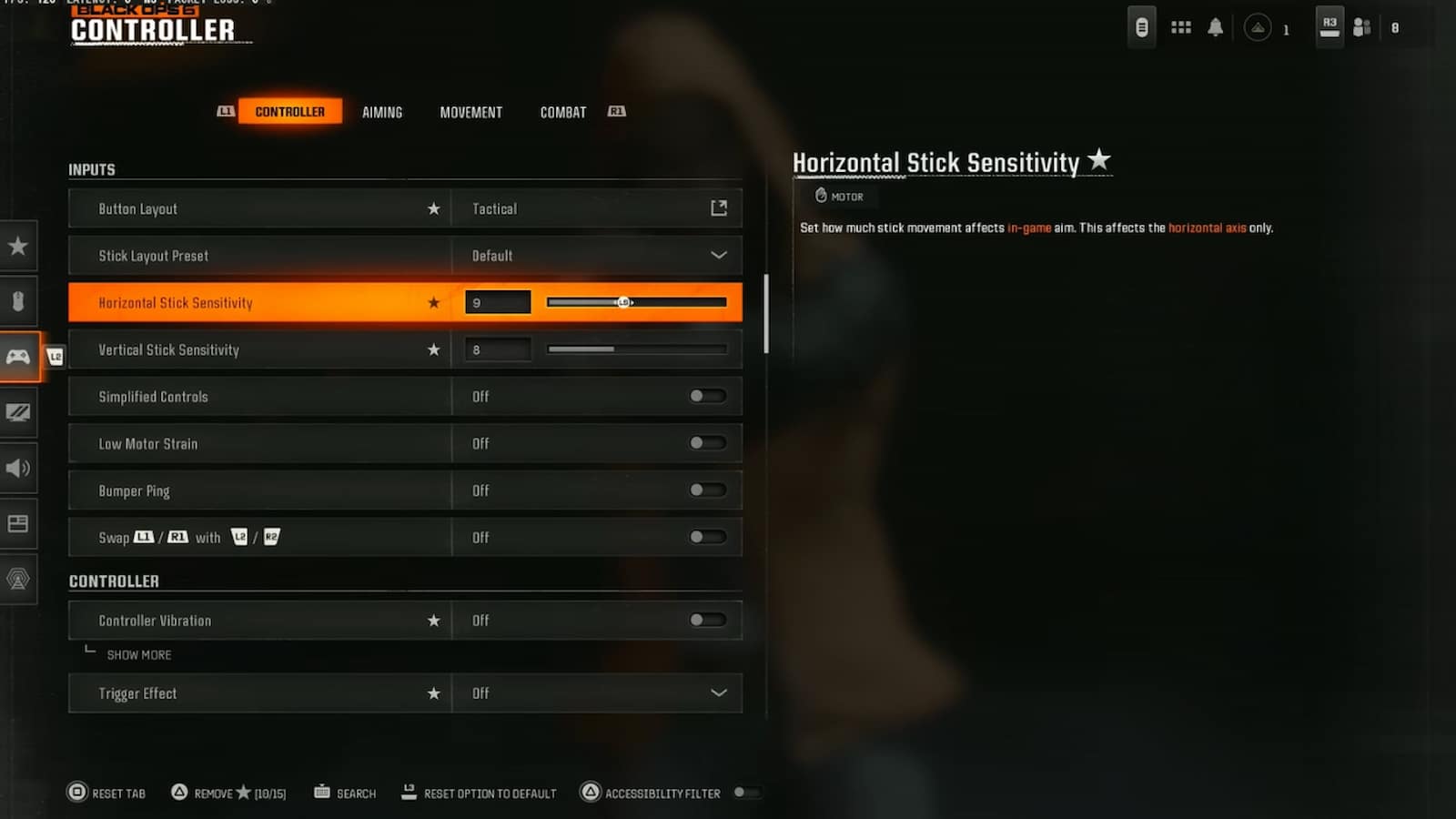Open the Combat settings tab
Image resolution: width=1456 pixels, height=819 pixels.
click(x=562, y=112)
